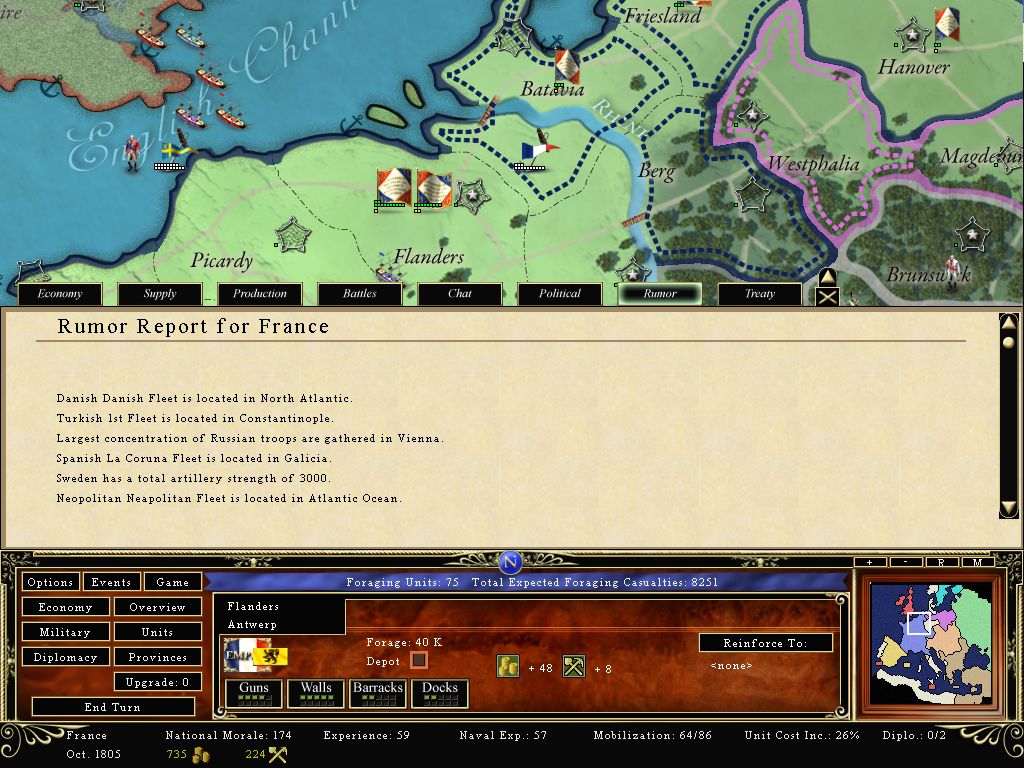Select the Battles report tab

tap(360, 294)
